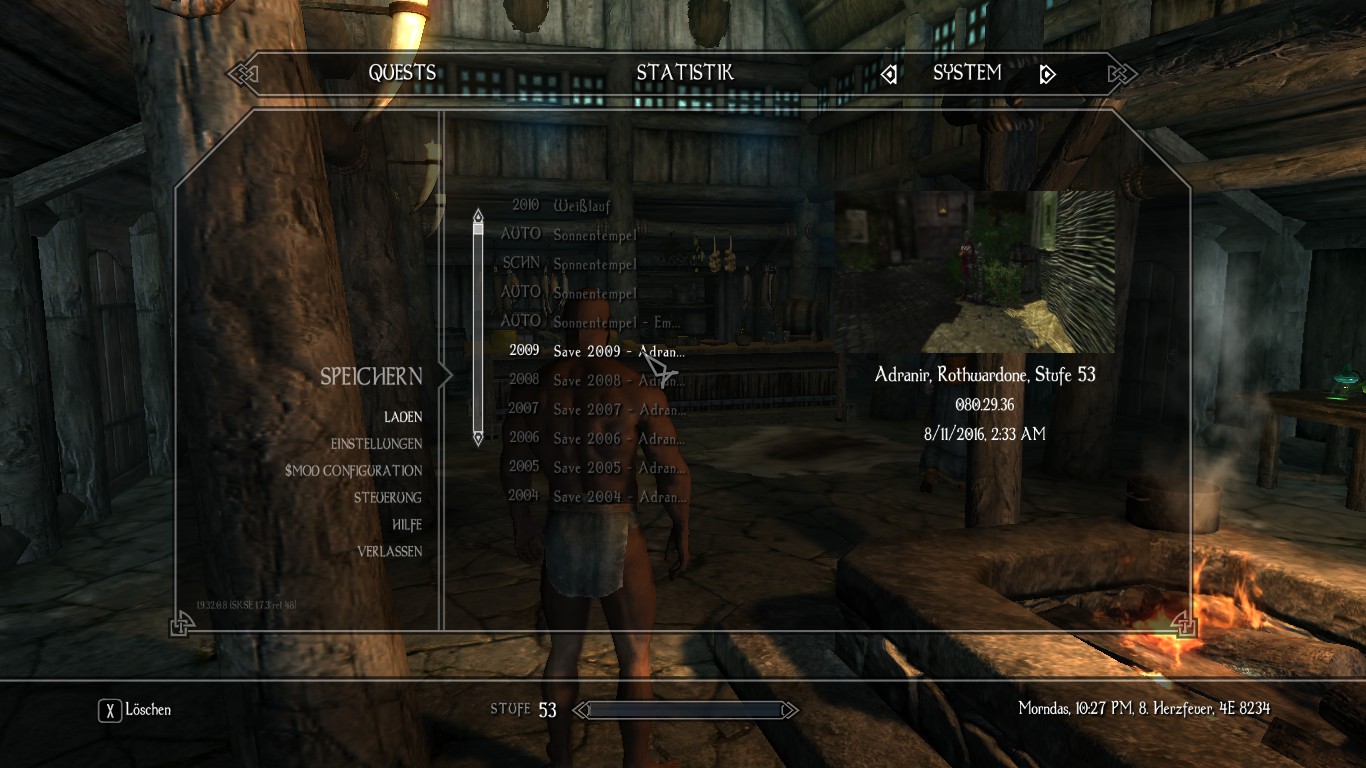The width and height of the screenshot is (1366, 768).
Task: Click the arrow right of System
Action: [x=1047, y=74]
